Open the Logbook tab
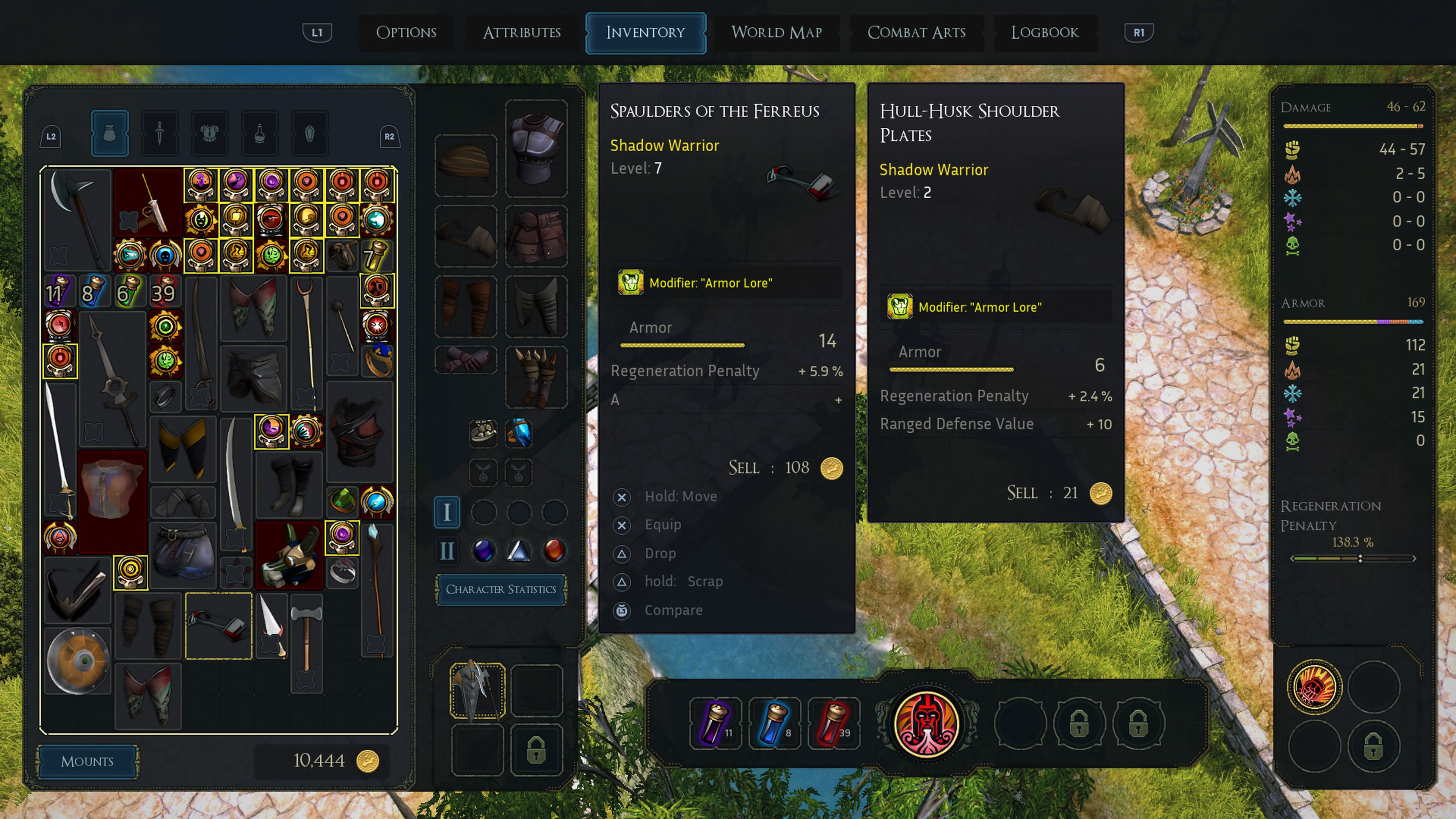 pos(1045,32)
